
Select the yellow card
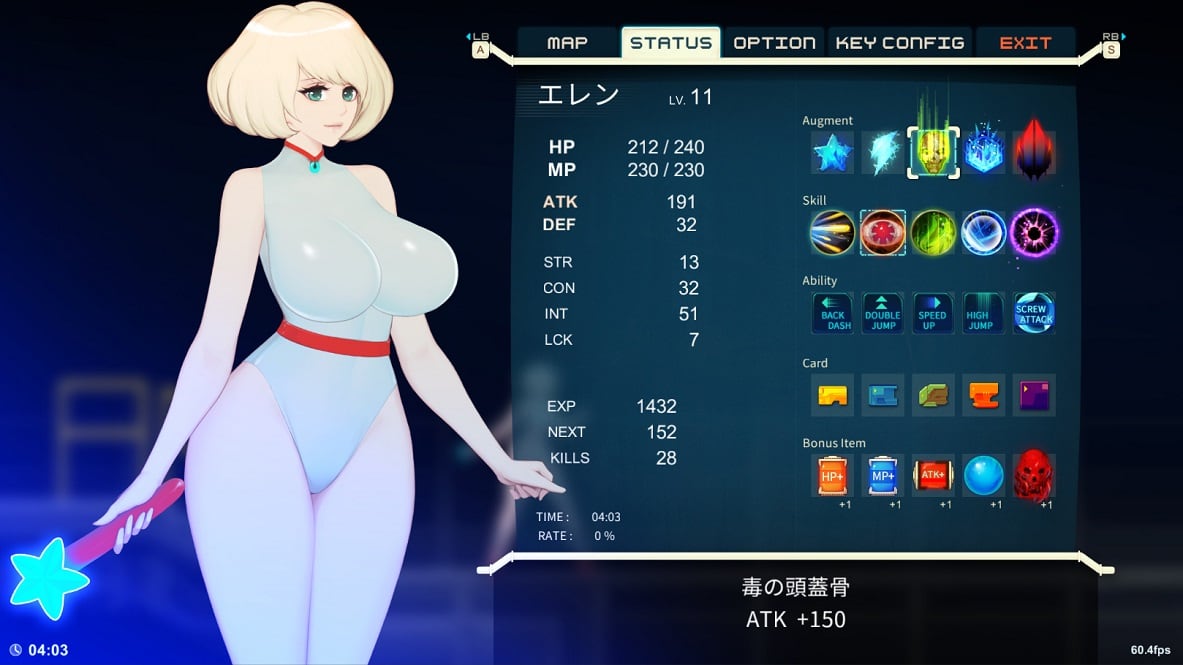pyautogui.click(x=832, y=395)
